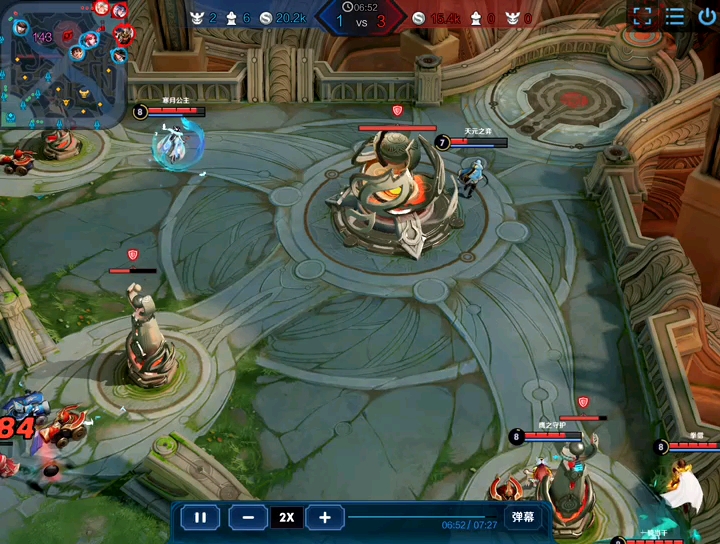720x544 pixels.
Task: Toggle fullscreen with the bracket-corners icon
Action: click(643, 17)
